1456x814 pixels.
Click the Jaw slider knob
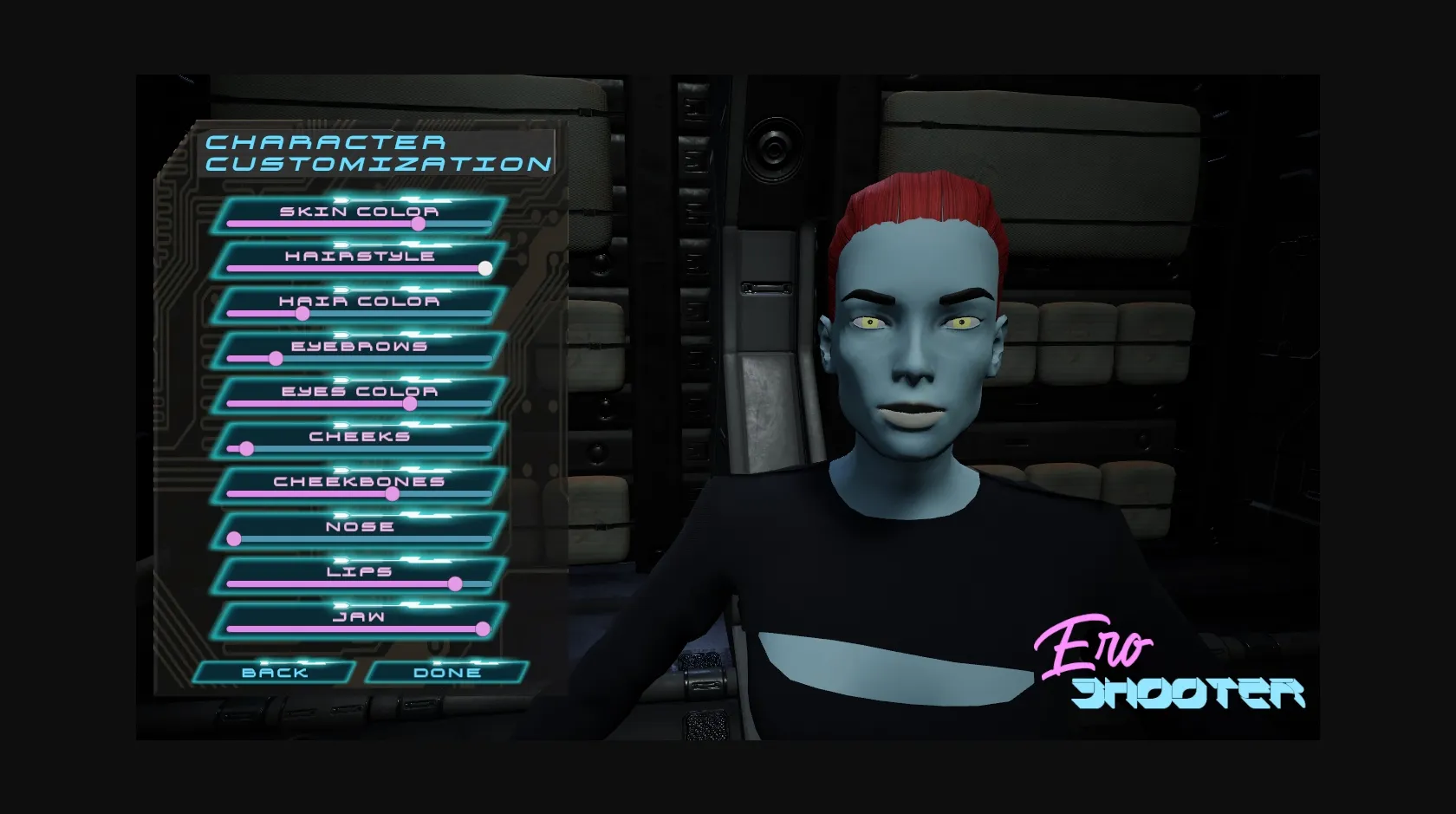482,628
